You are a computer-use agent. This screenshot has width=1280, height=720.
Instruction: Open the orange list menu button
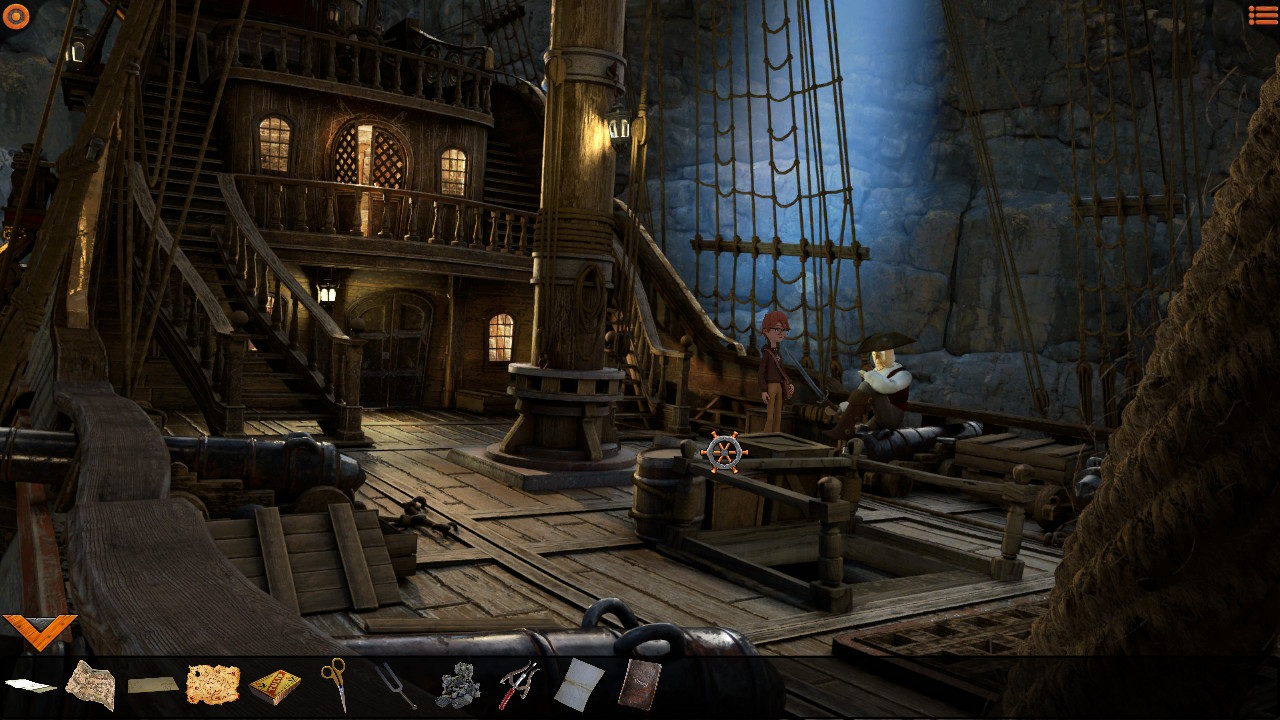[x=1263, y=15]
